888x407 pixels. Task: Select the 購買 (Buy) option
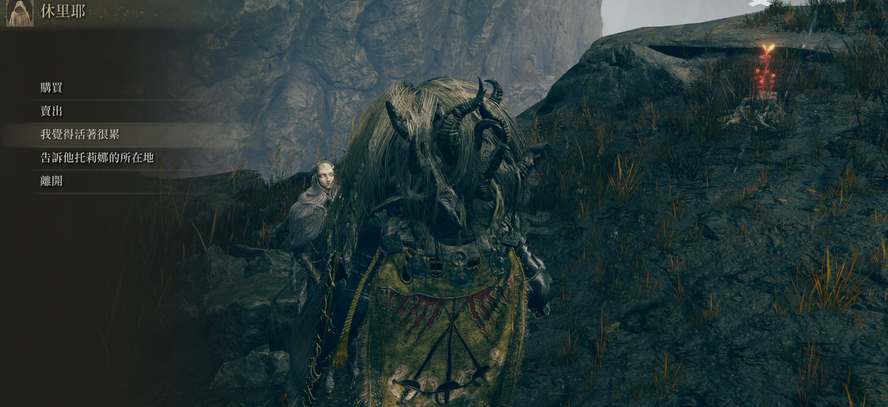pos(52,88)
